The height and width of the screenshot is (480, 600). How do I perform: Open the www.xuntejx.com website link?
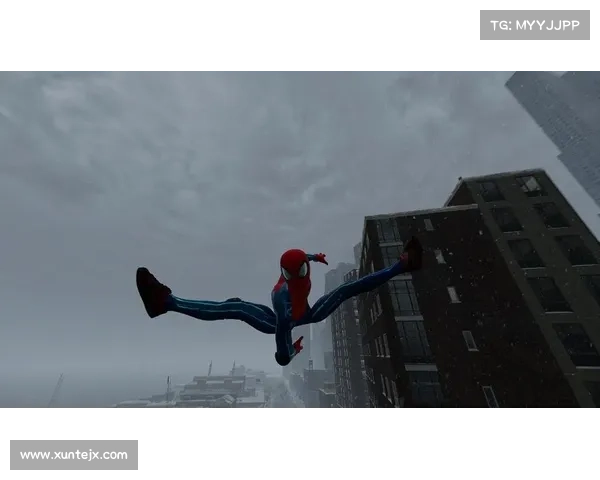click(x=75, y=455)
